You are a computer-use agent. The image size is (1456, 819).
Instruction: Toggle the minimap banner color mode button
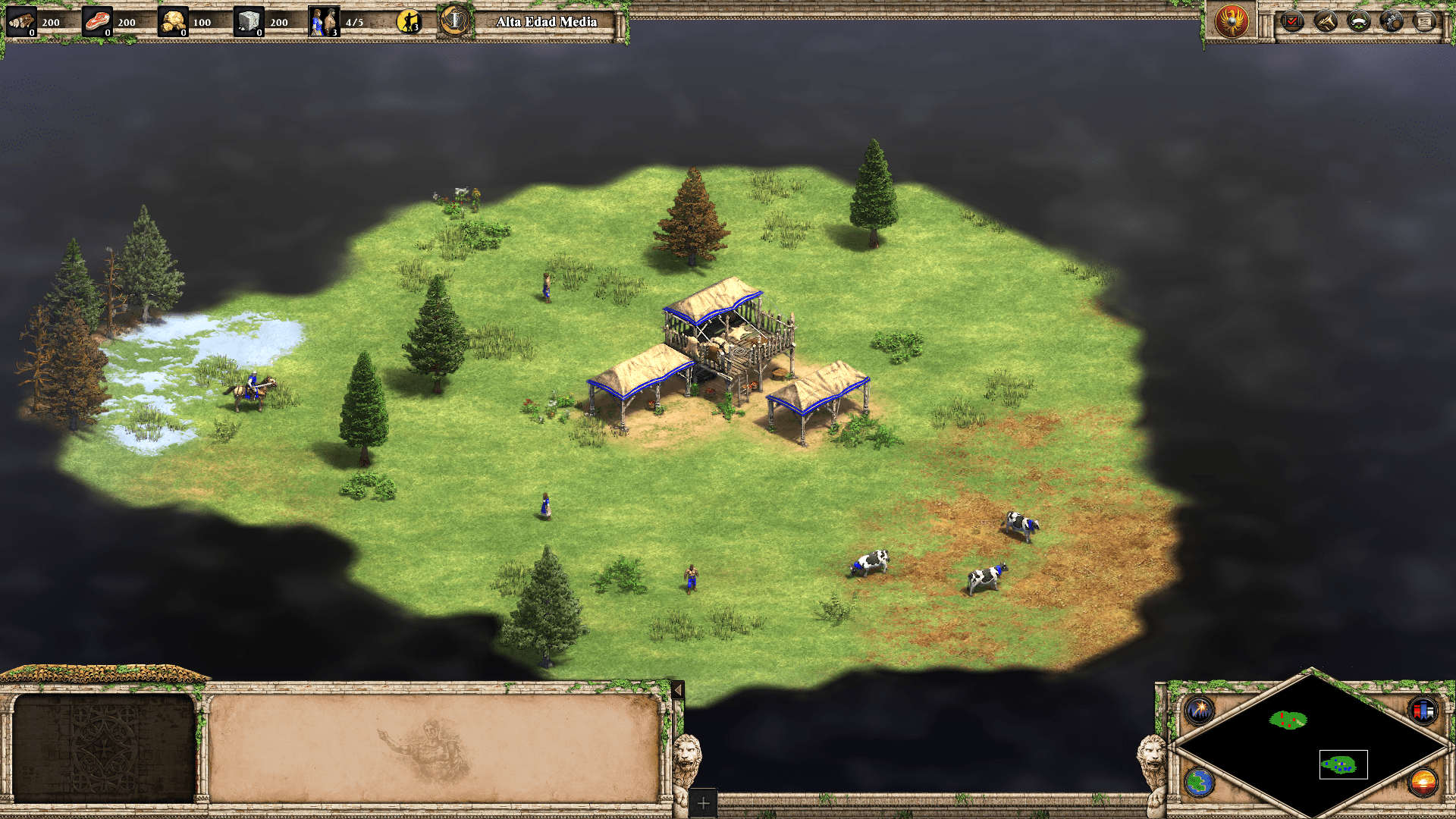point(1423,711)
